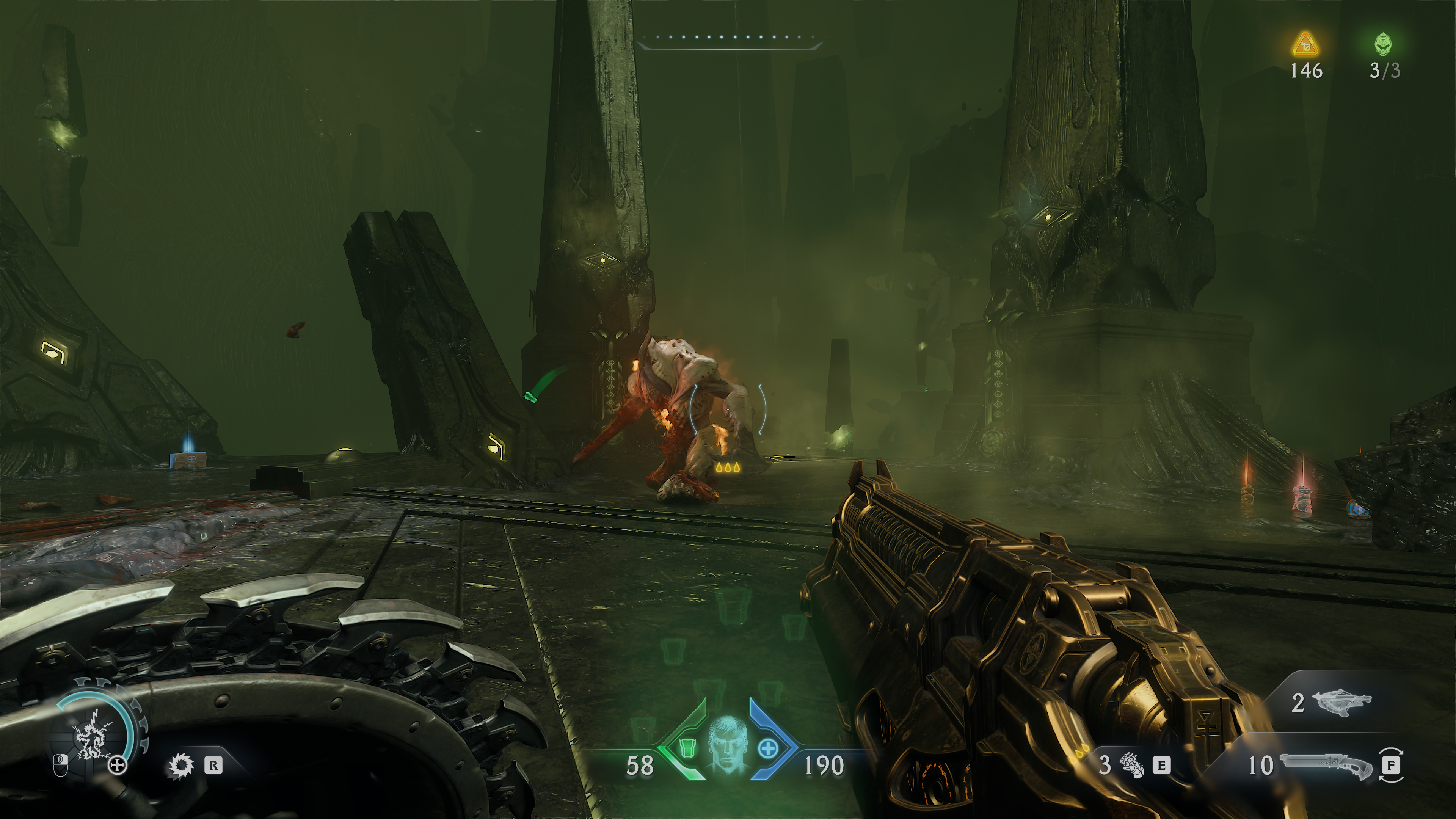Select the blue health cross icon
1456x819 pixels.
click(x=767, y=749)
